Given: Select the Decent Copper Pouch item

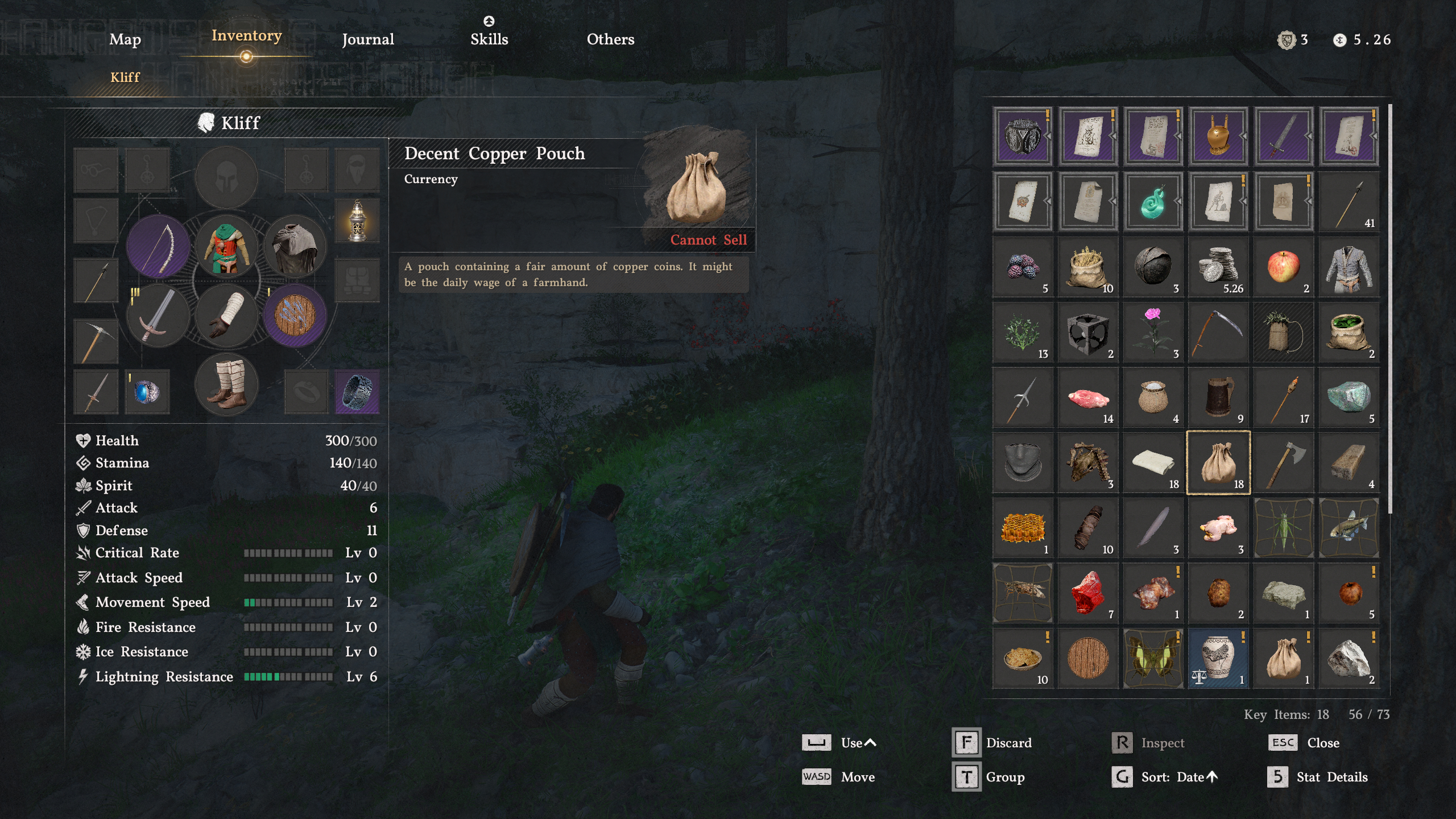Looking at the screenshot, I should (x=1218, y=462).
